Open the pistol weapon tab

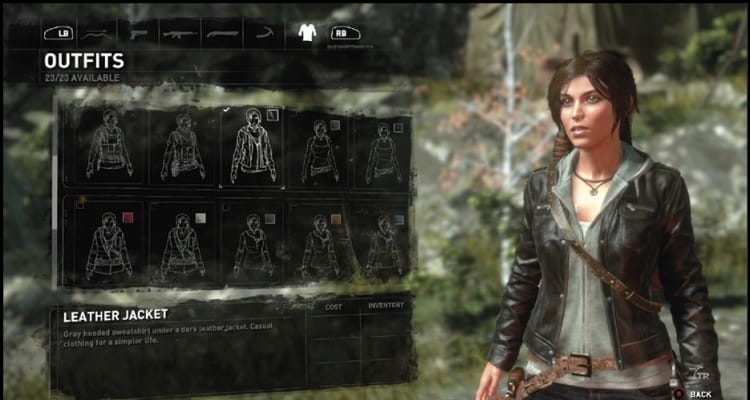(x=137, y=32)
